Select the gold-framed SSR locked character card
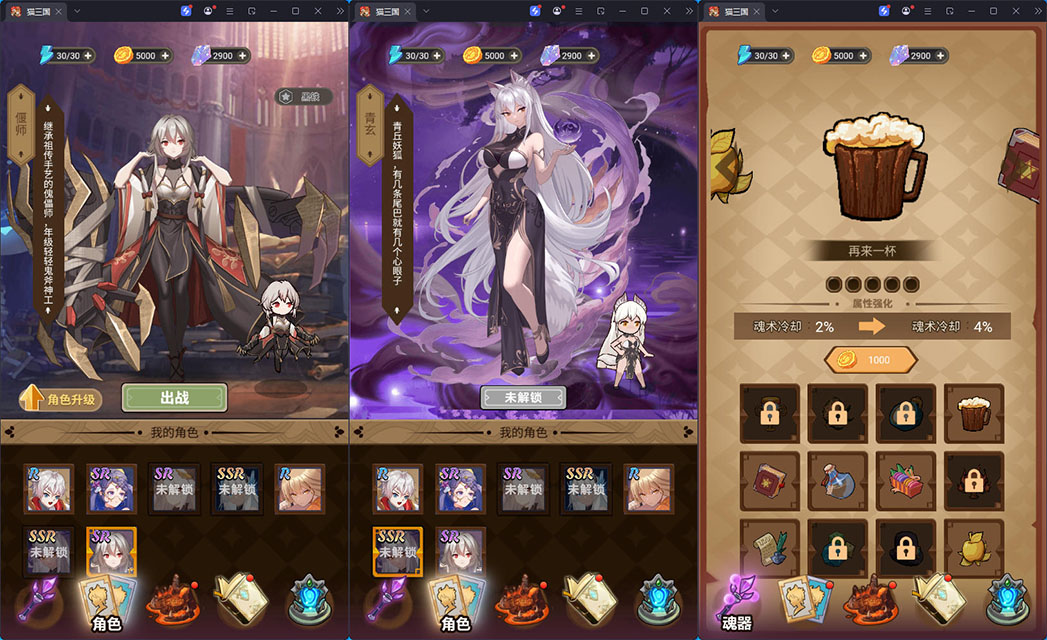The image size is (1047, 640). pyautogui.click(x=398, y=552)
